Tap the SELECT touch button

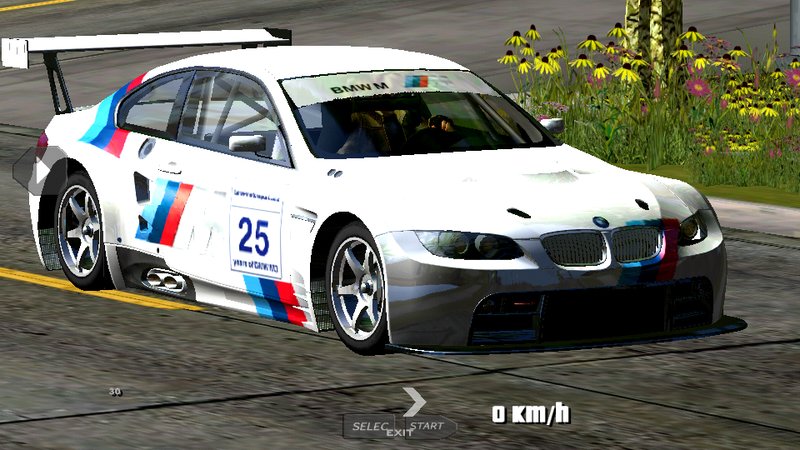(370, 426)
